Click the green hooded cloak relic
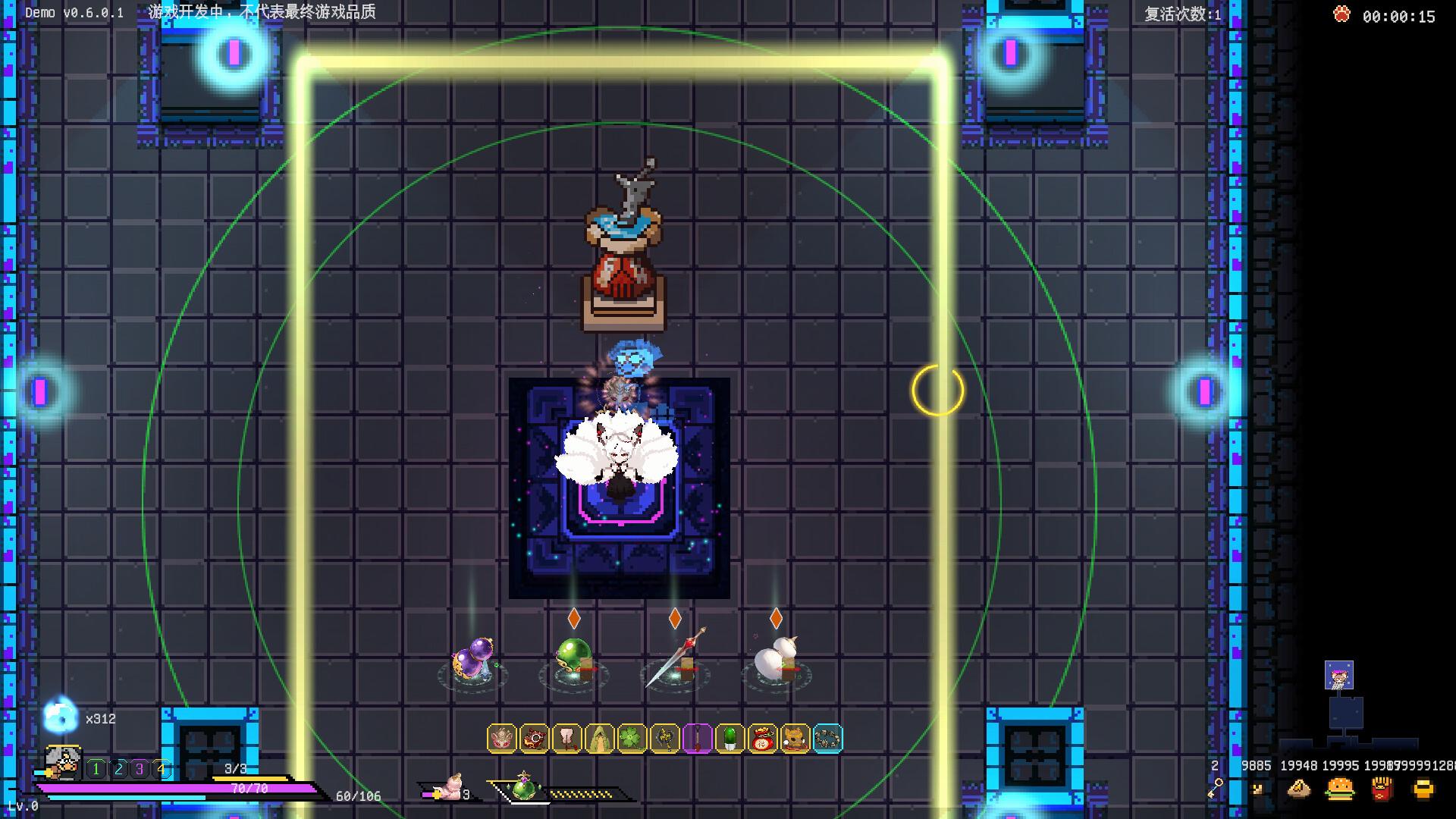The image size is (1456, 819). (x=600, y=738)
